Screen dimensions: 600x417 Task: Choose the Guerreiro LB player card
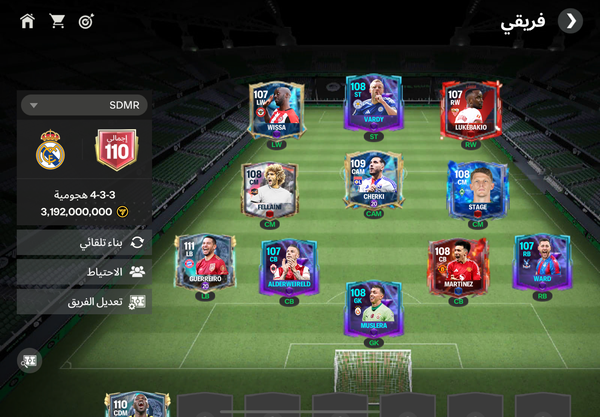(205, 263)
